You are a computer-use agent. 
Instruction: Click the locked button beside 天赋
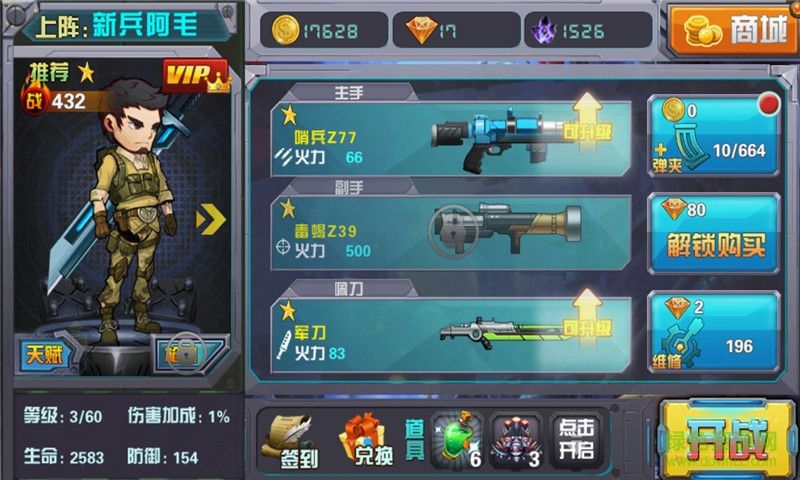[186, 353]
